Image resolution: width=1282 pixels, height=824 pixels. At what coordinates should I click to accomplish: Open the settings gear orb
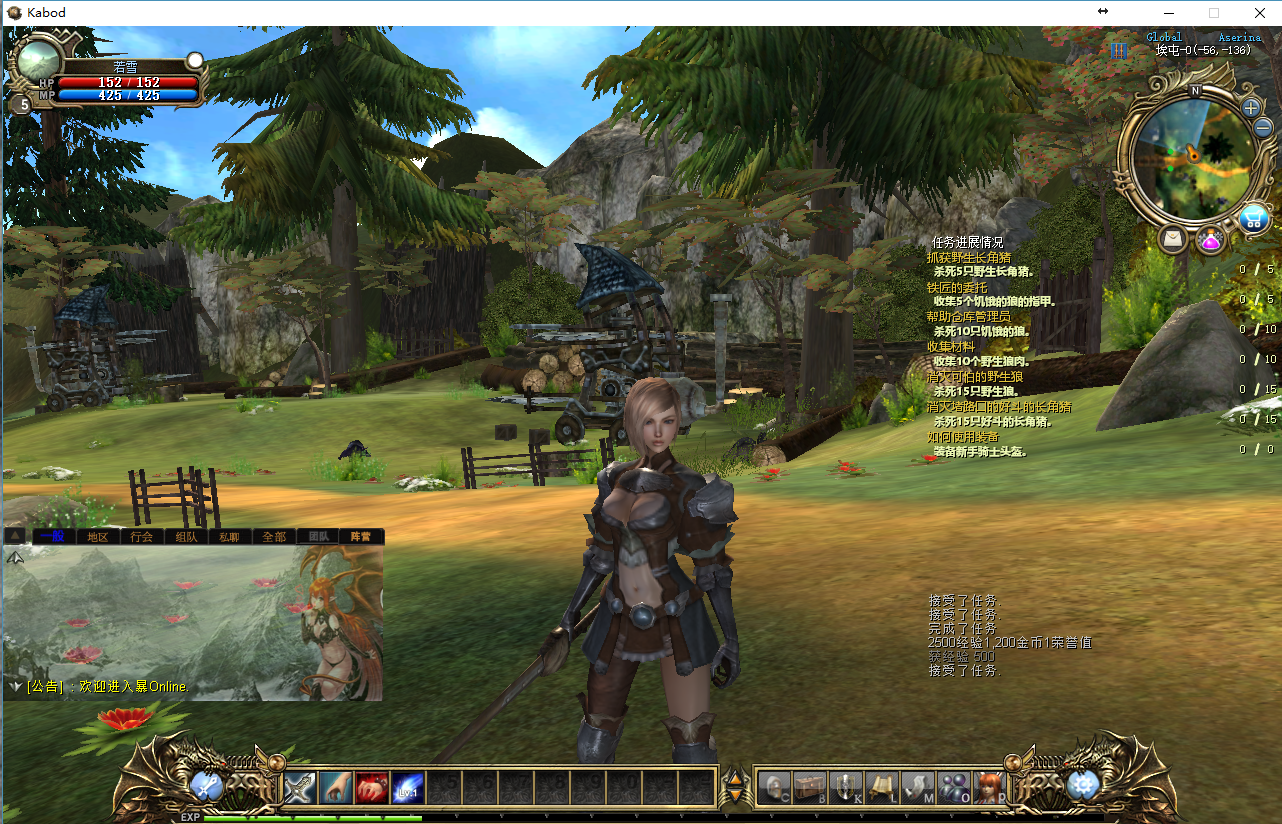pyautogui.click(x=1083, y=786)
